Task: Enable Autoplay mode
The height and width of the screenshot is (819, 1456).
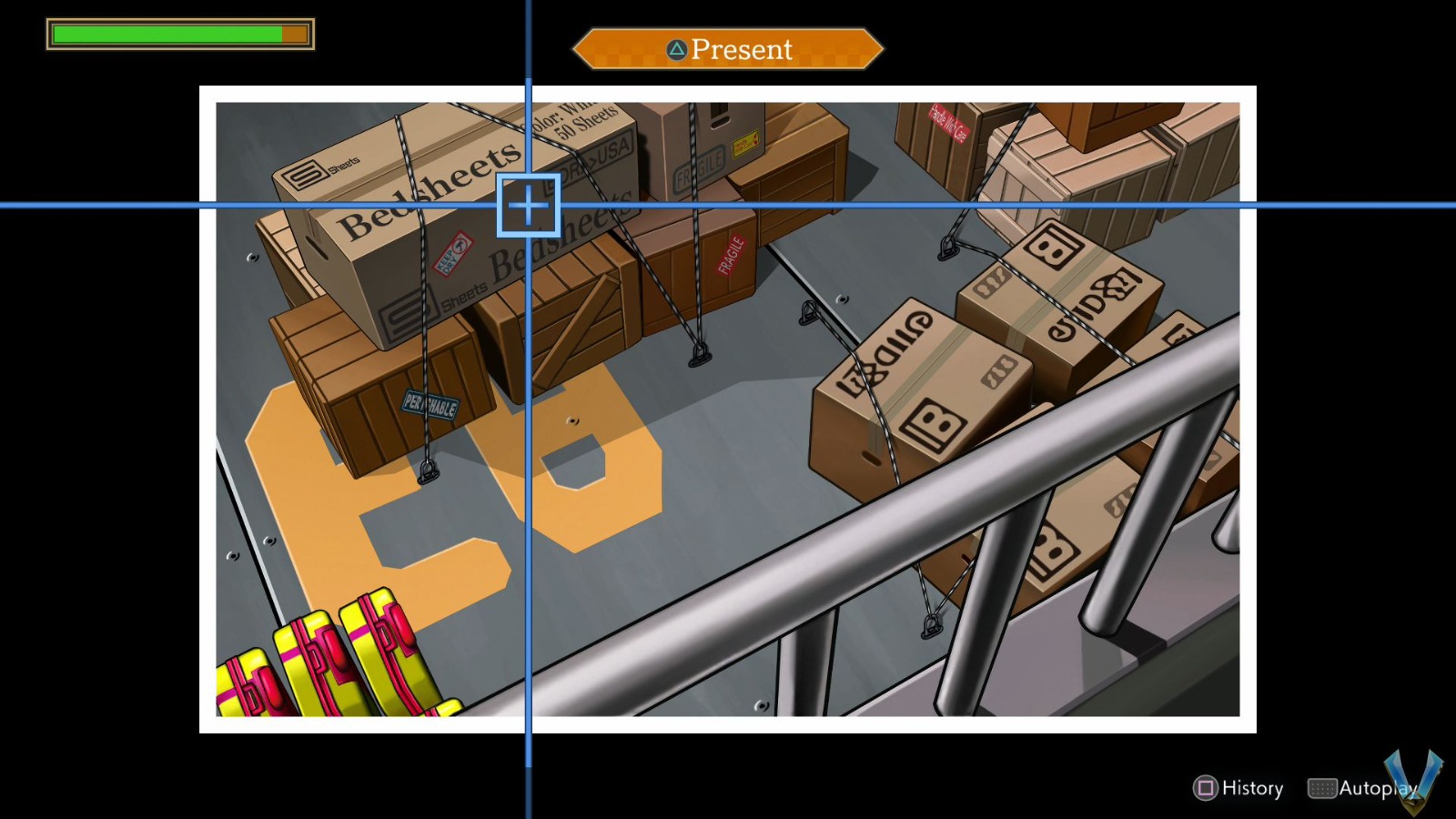Action: [1370, 788]
